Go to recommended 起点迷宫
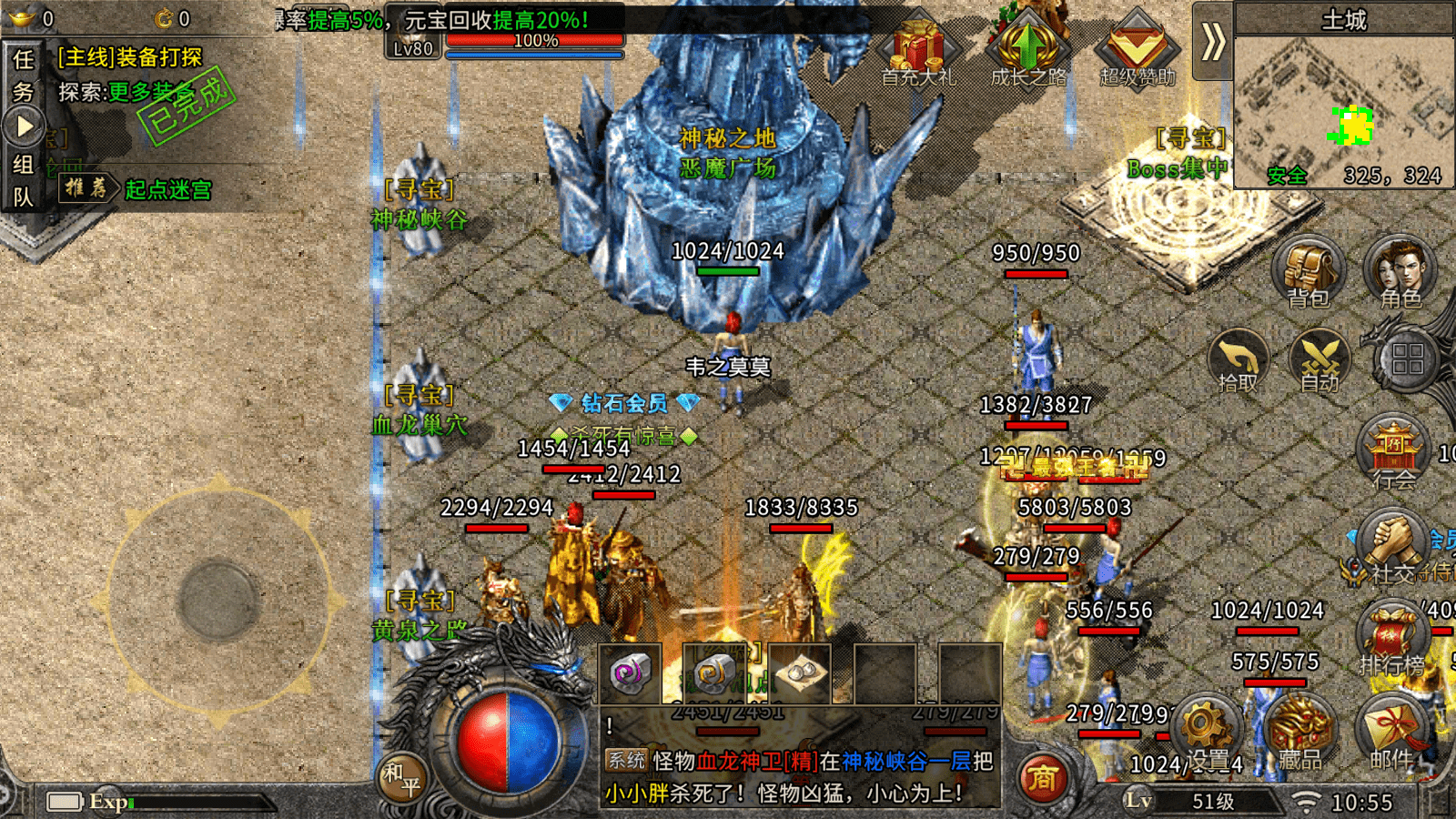 click(168, 189)
